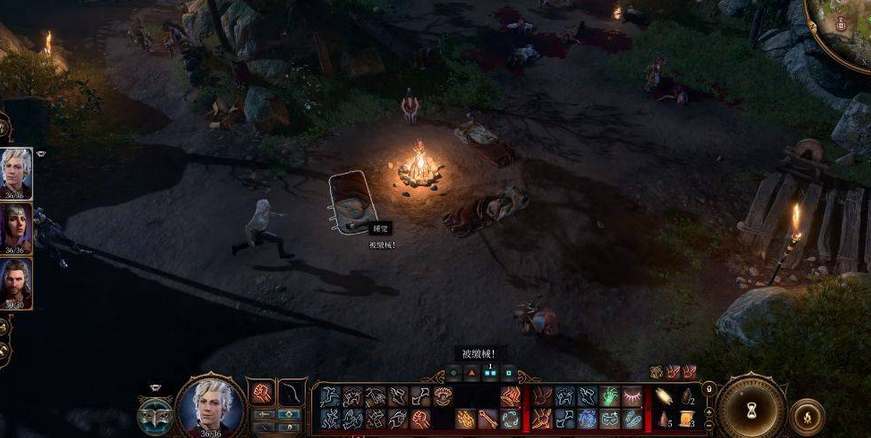
Task: Select the white-haired party member portrait
Action: pyautogui.click(x=17, y=173)
